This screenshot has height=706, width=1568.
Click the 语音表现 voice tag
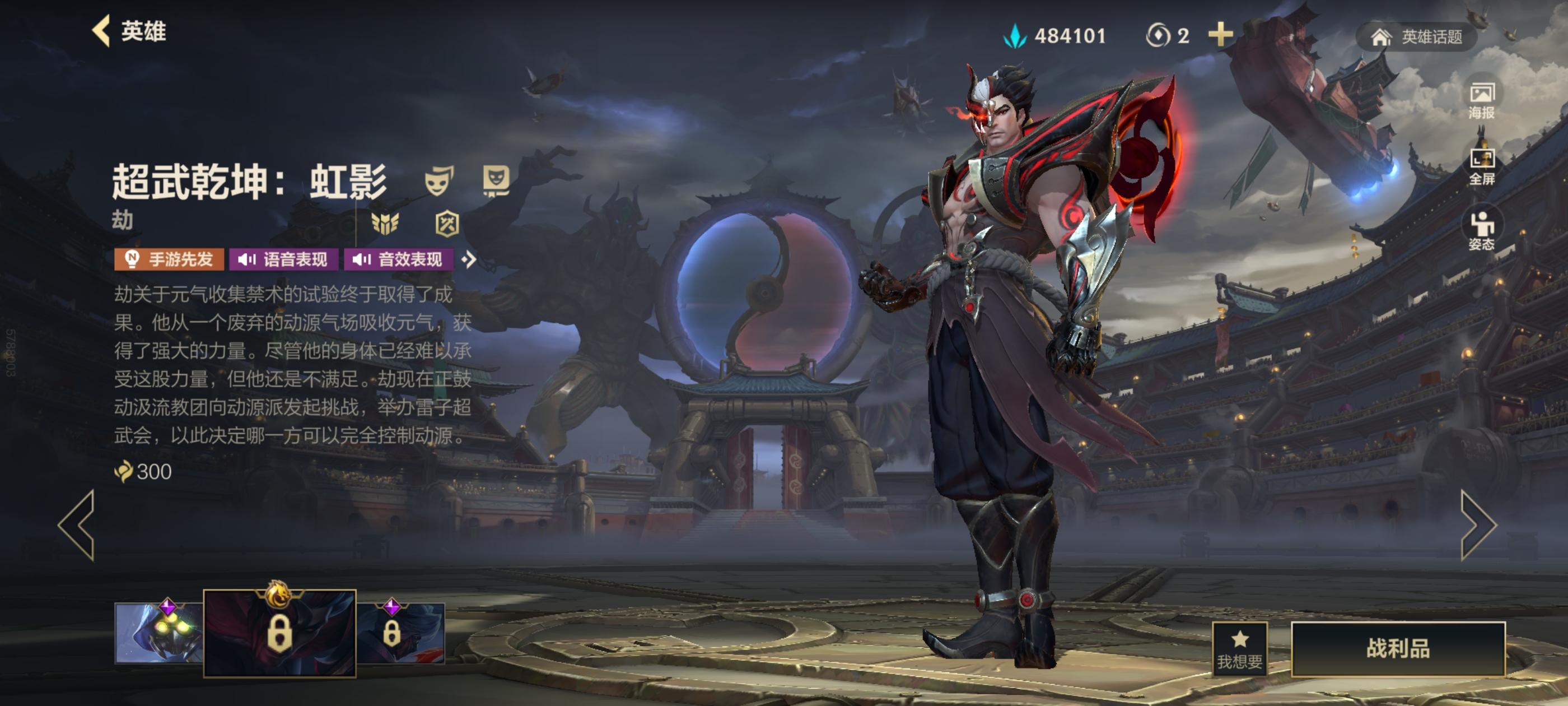(x=283, y=259)
